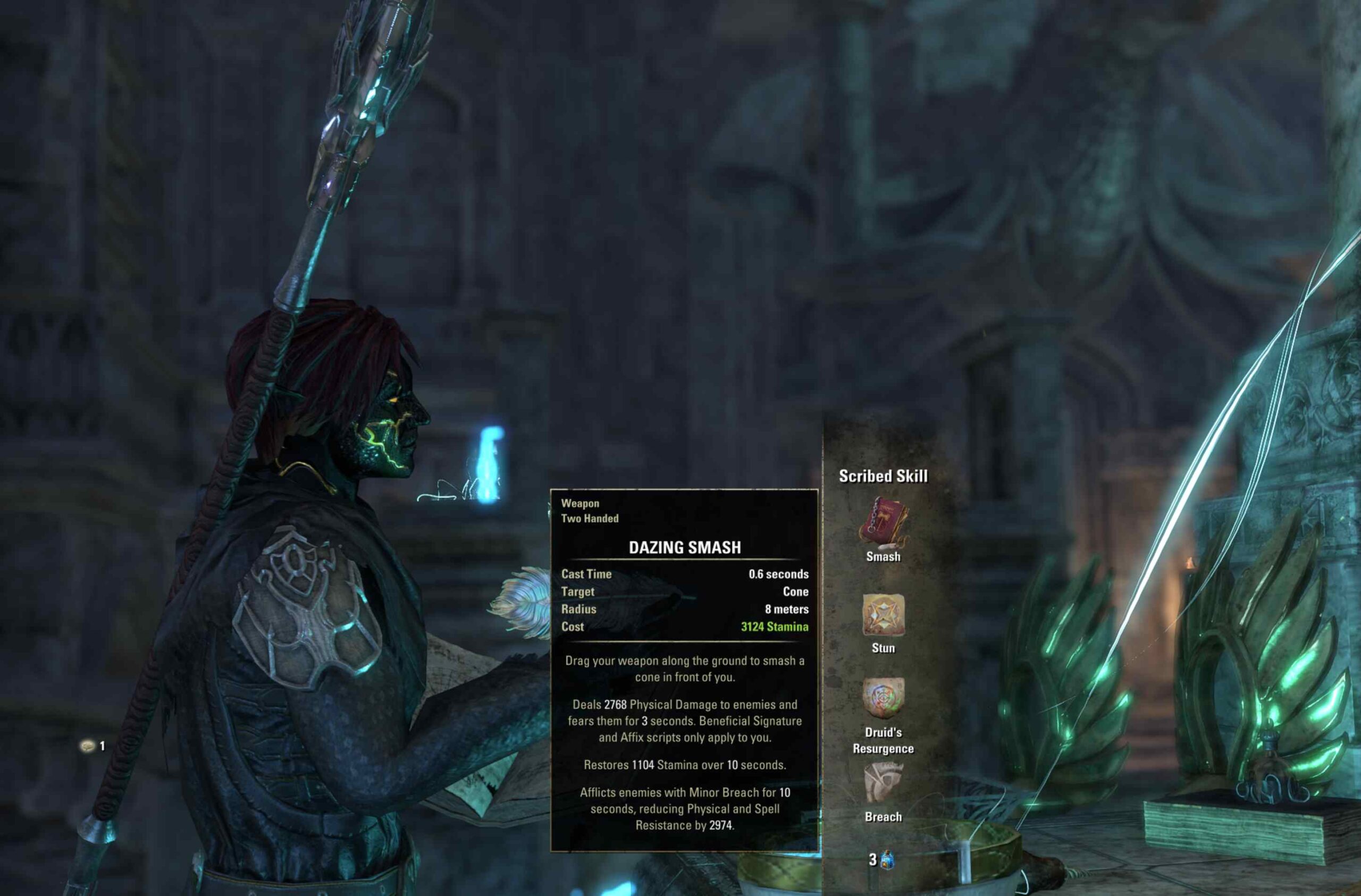Choose the Druid's Resurgence signature script

pyautogui.click(x=883, y=698)
